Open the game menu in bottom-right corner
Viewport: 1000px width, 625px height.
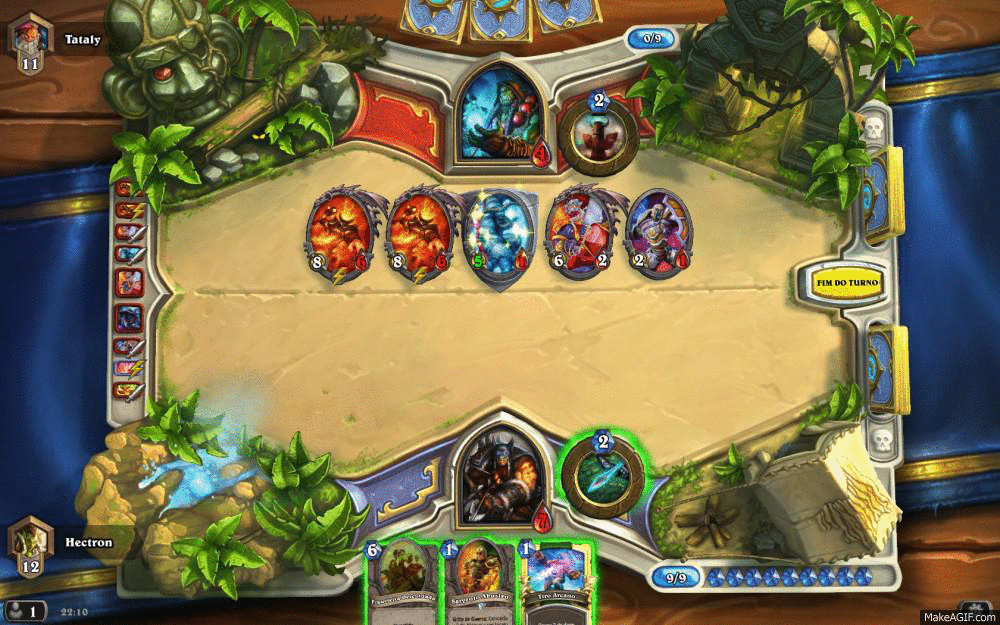pos(974,609)
